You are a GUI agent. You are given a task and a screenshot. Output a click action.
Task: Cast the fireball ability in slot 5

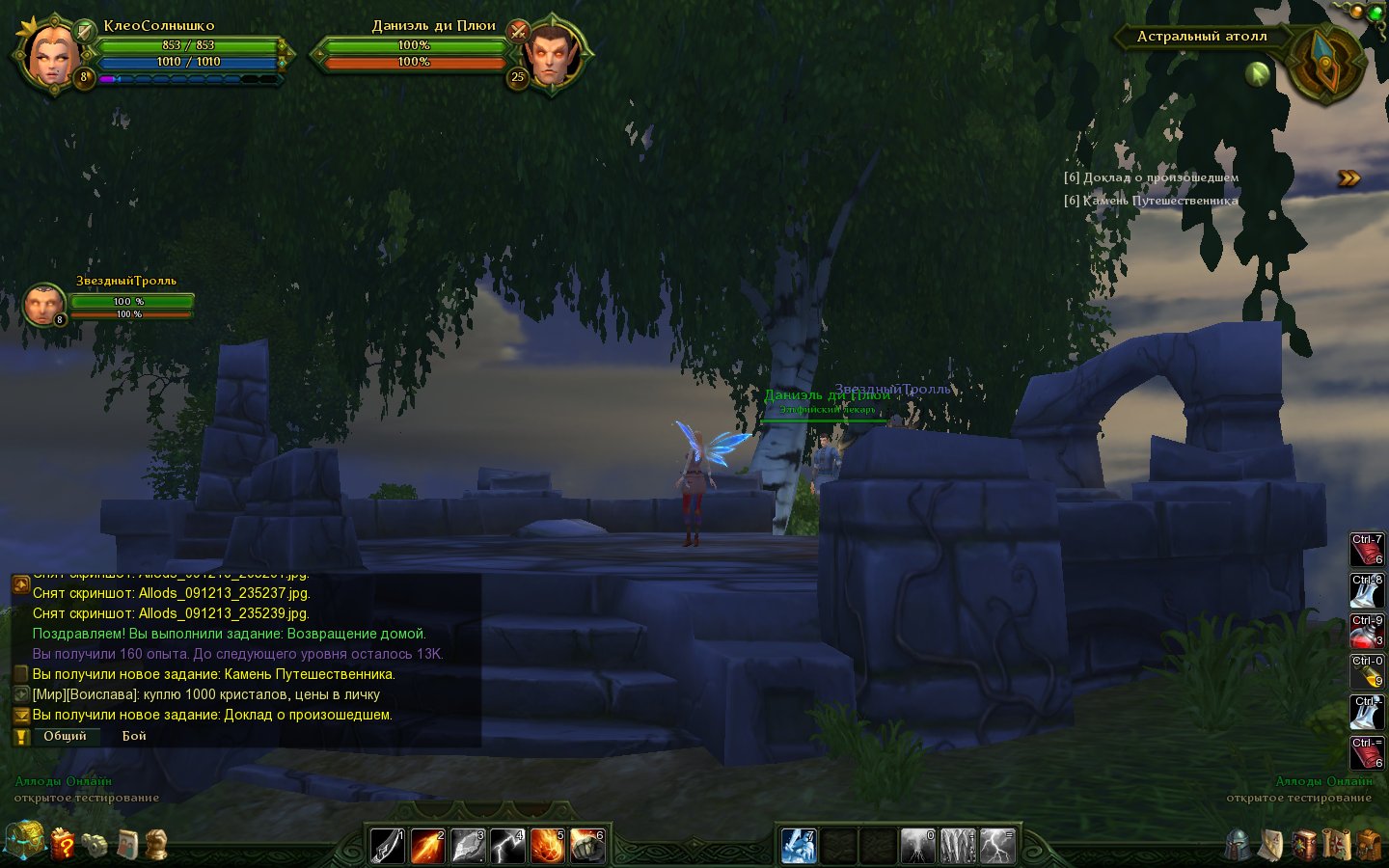click(x=547, y=846)
